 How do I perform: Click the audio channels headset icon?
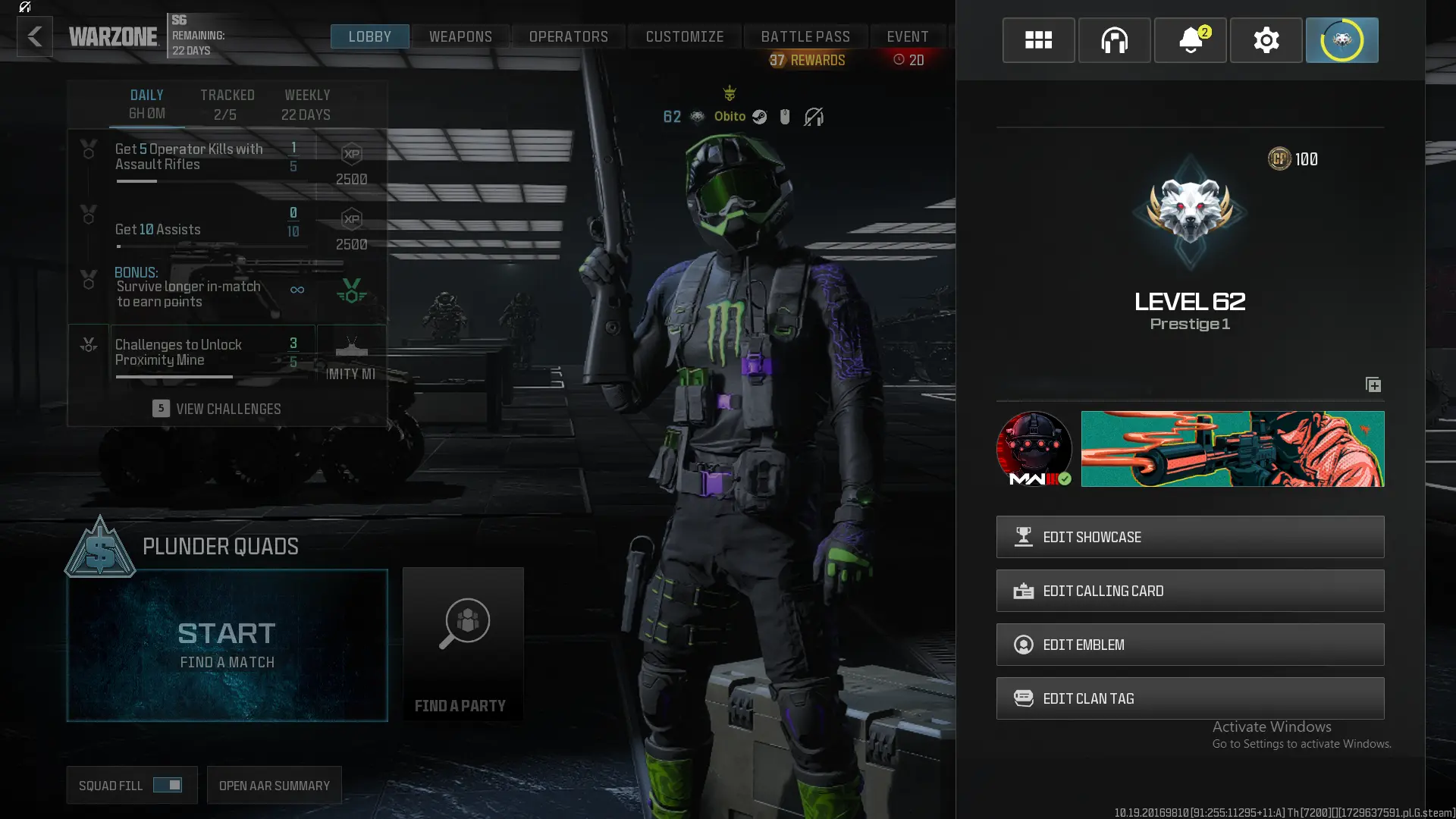coord(1114,40)
